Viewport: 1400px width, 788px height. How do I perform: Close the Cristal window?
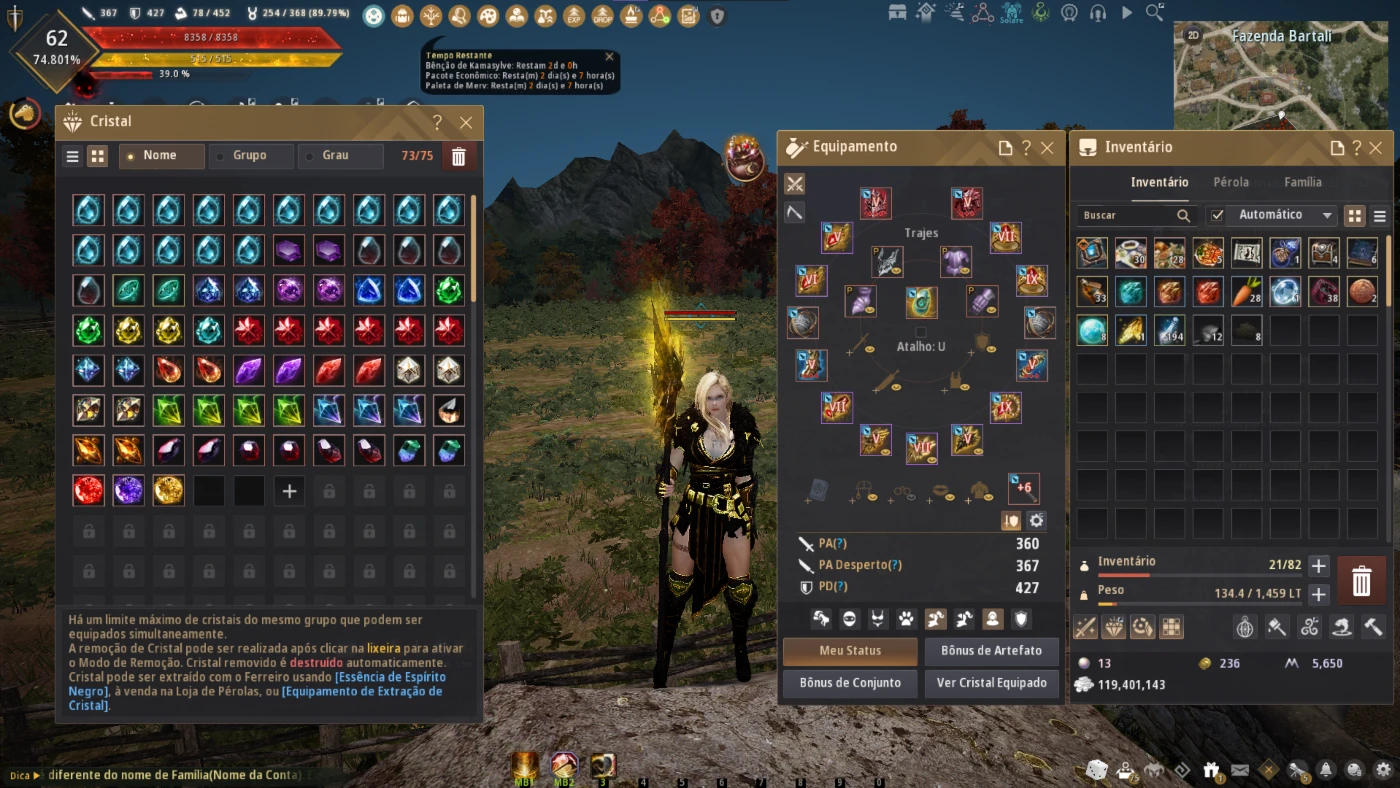[466, 123]
